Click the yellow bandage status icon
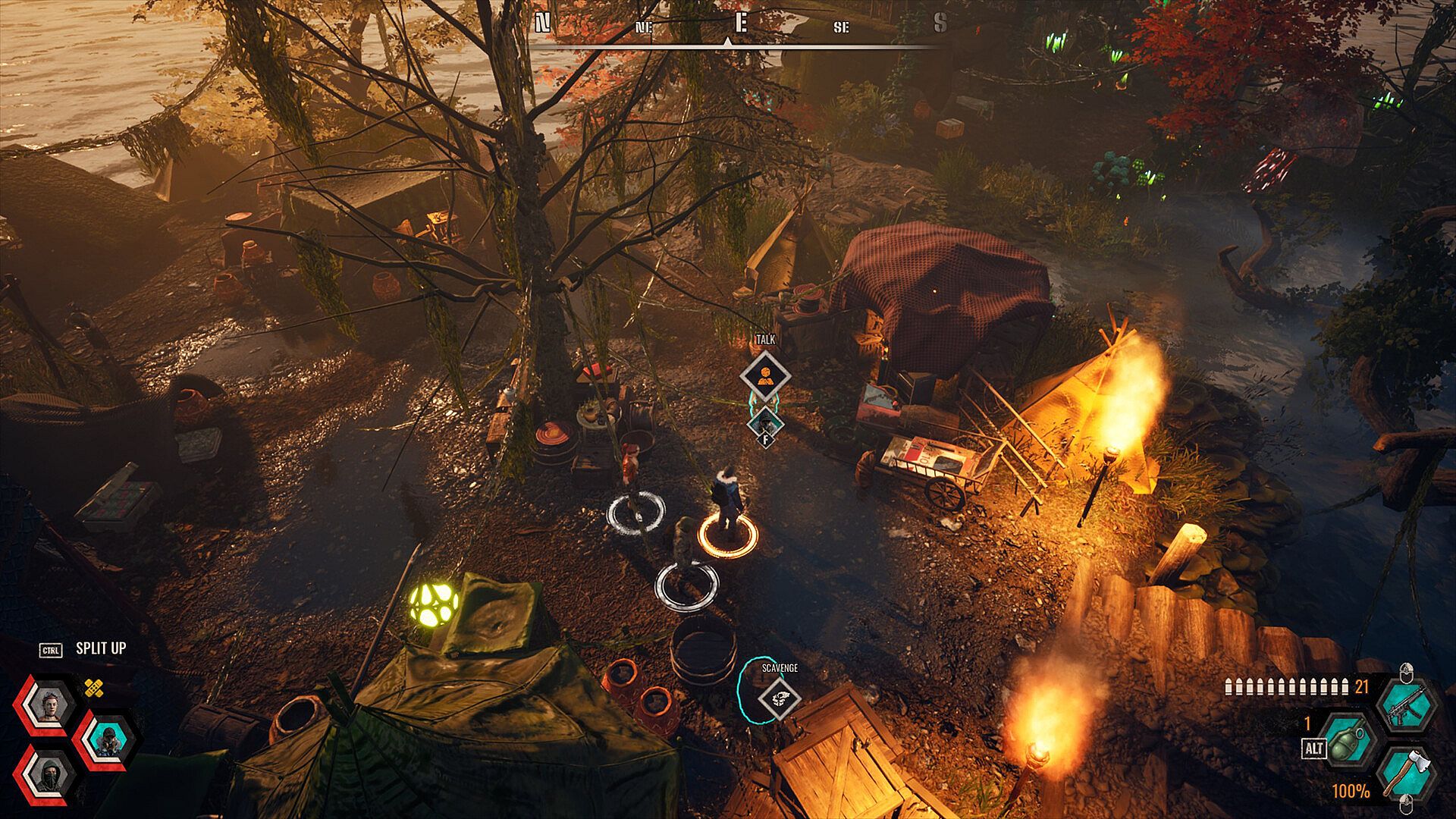 click(x=93, y=689)
